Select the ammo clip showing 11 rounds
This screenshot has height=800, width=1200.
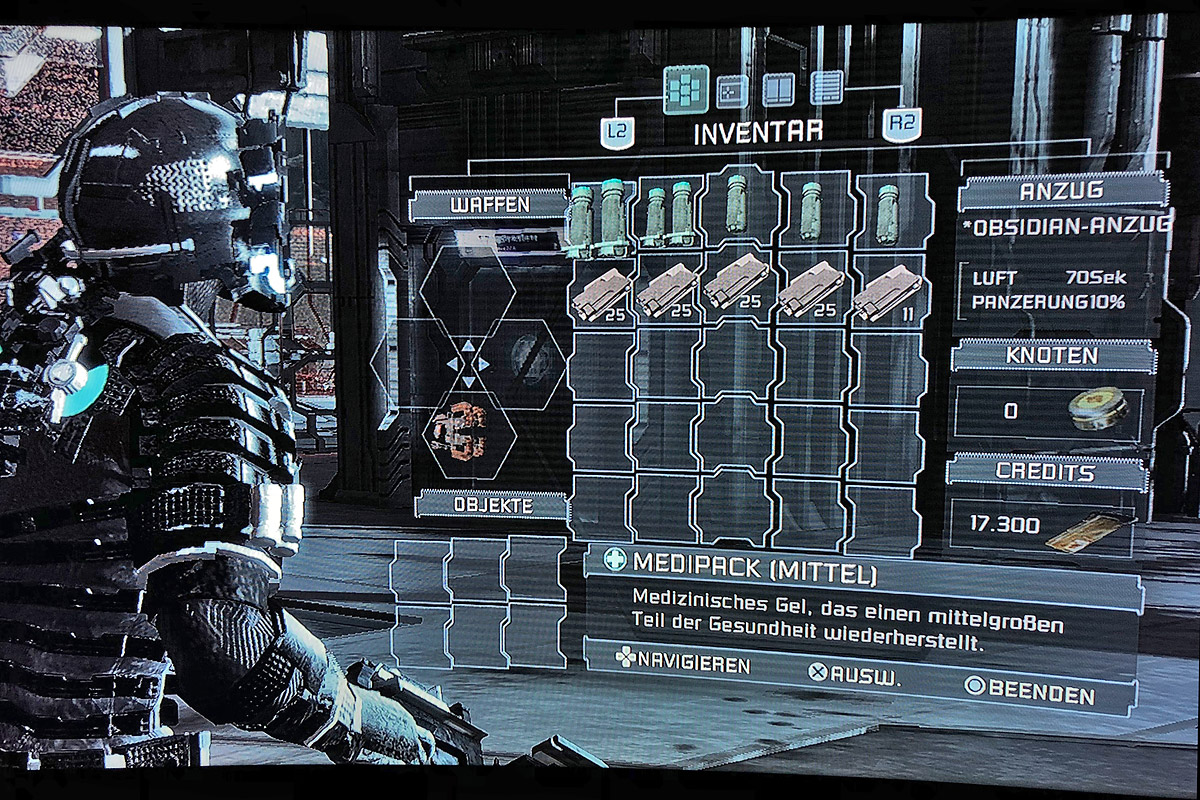coord(887,290)
